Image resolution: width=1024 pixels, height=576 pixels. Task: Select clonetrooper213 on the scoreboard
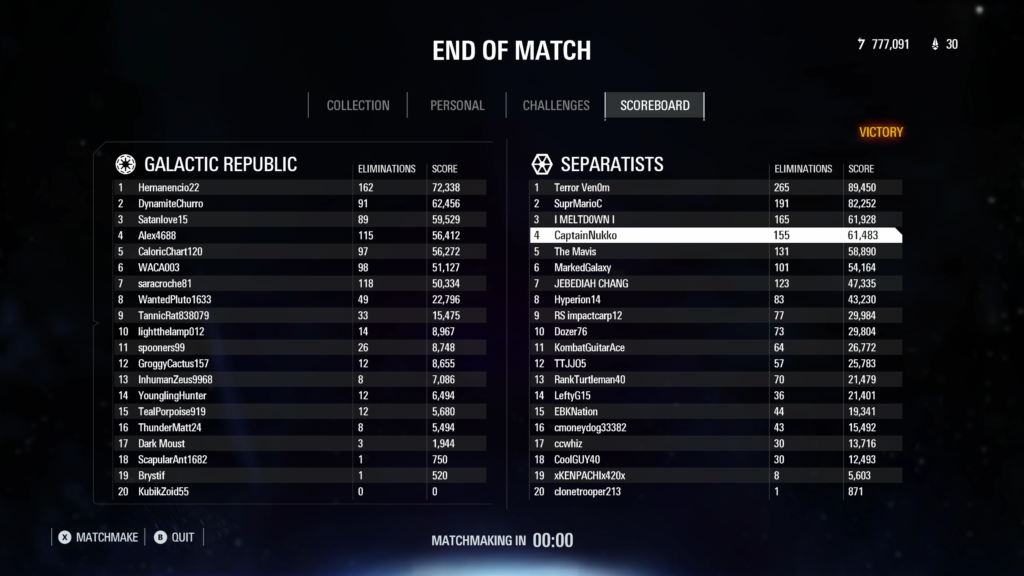tap(715, 491)
